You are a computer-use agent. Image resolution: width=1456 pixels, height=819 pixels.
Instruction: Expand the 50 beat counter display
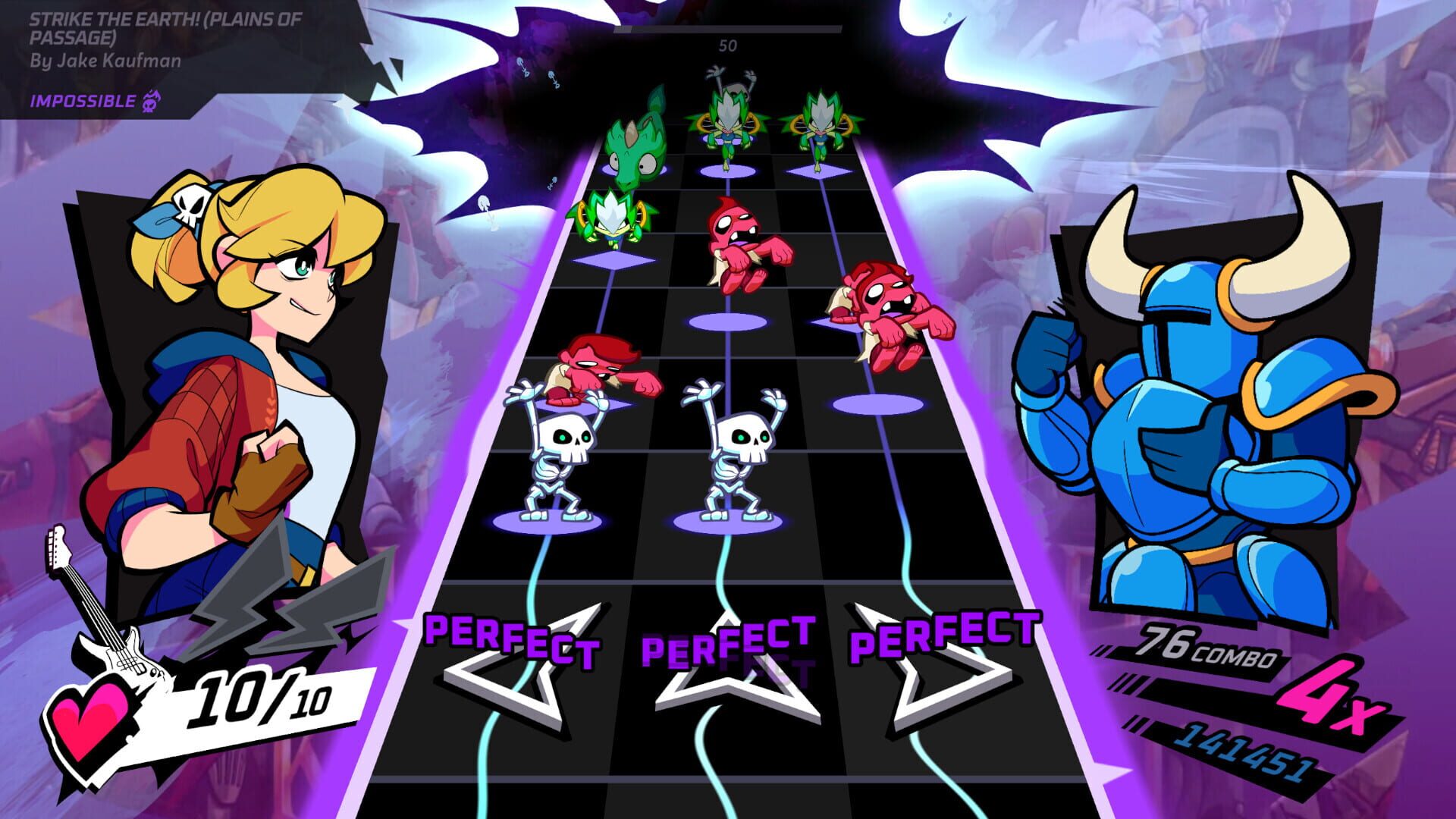(729, 45)
